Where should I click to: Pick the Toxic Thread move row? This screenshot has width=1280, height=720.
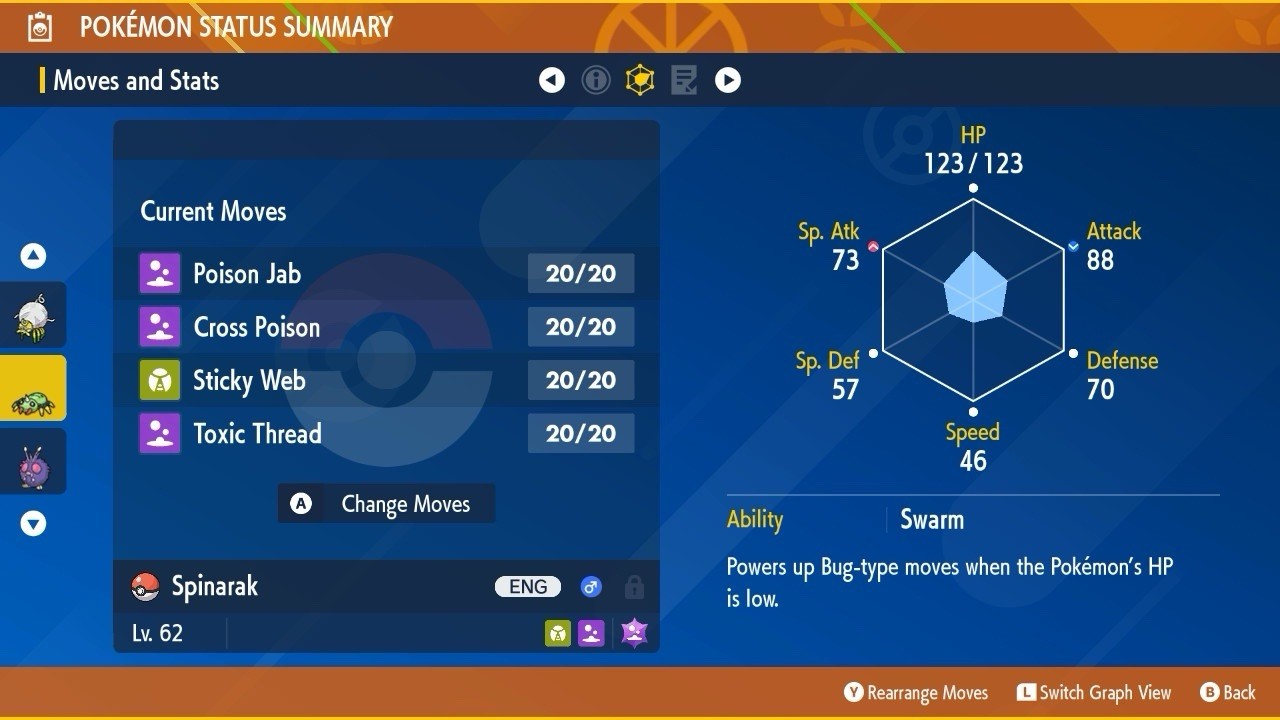(385, 434)
